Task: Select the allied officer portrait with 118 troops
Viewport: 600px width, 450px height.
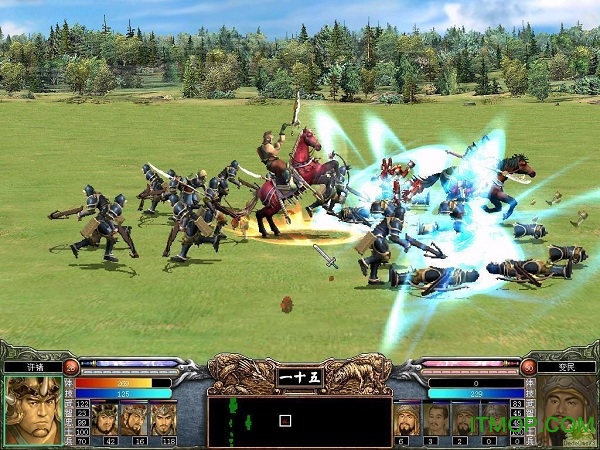Action: [163, 417]
